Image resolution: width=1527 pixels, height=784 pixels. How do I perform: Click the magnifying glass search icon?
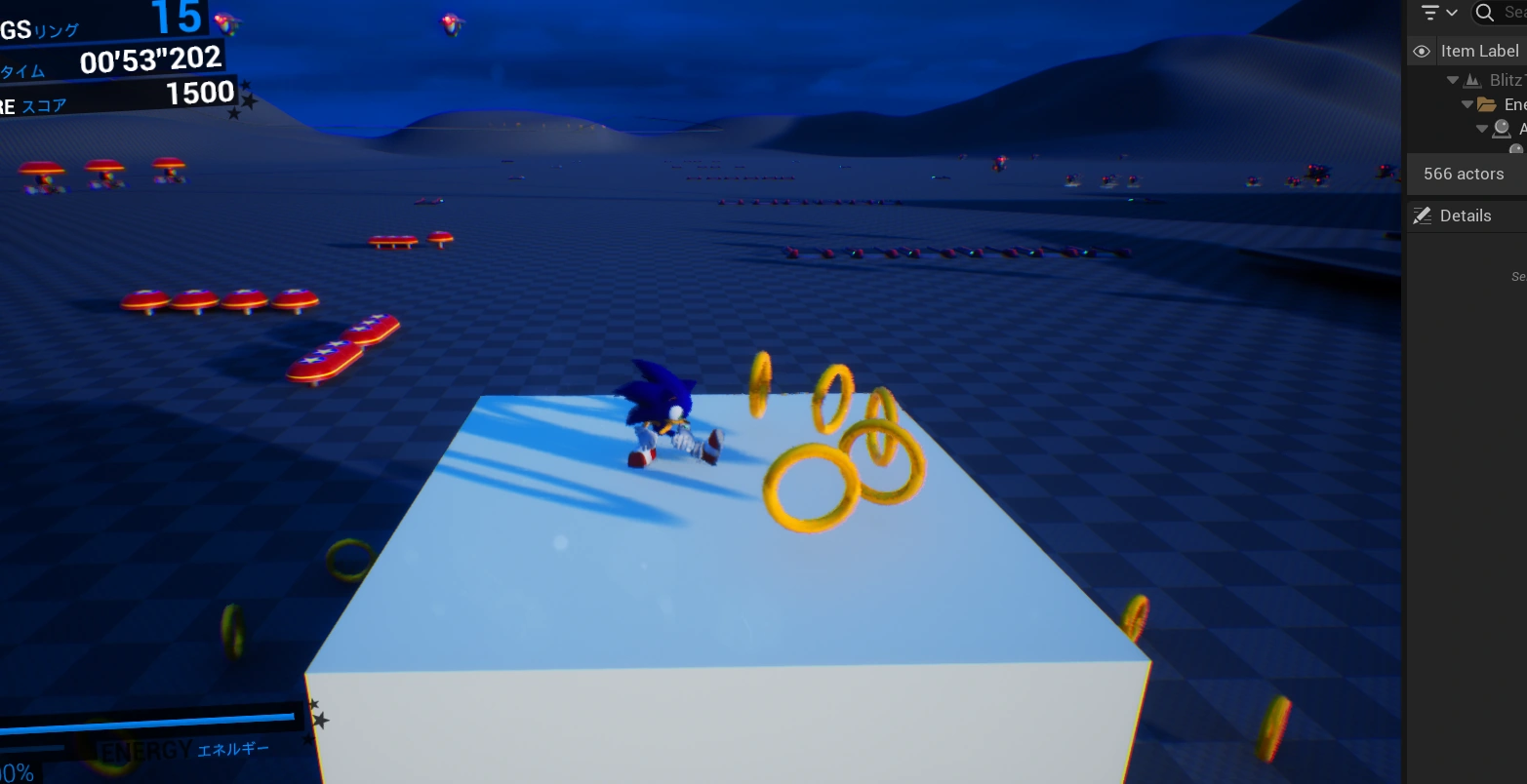coord(1484,14)
